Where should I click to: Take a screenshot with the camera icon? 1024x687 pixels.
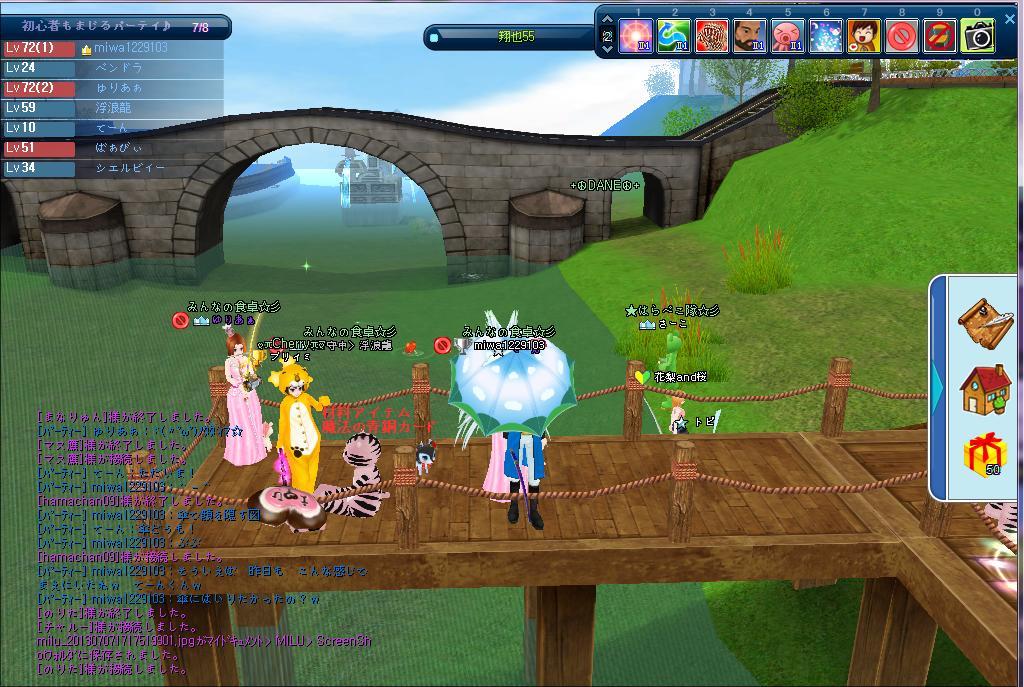click(x=978, y=37)
